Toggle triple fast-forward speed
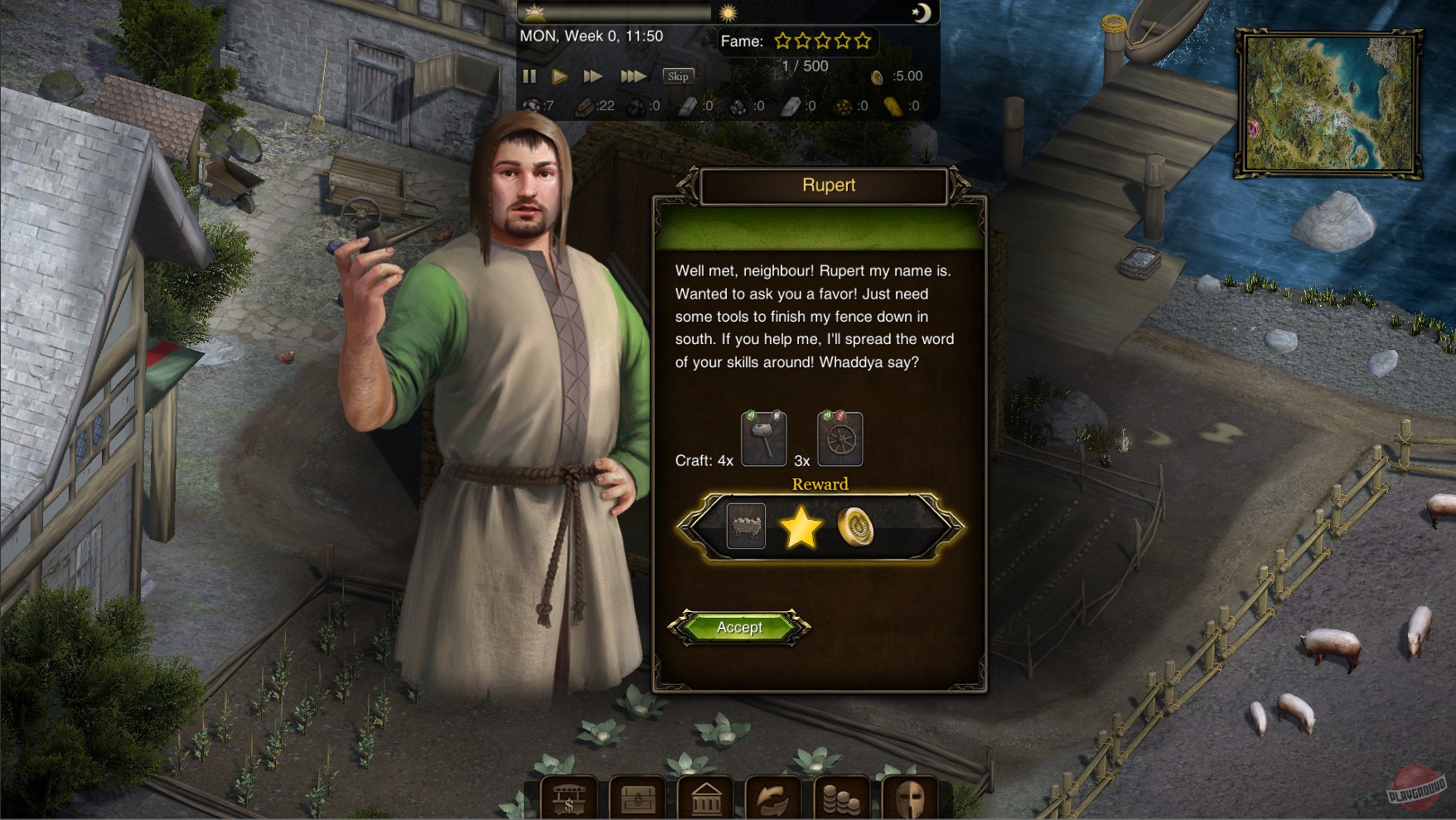This screenshot has height=820, width=1456. click(634, 75)
